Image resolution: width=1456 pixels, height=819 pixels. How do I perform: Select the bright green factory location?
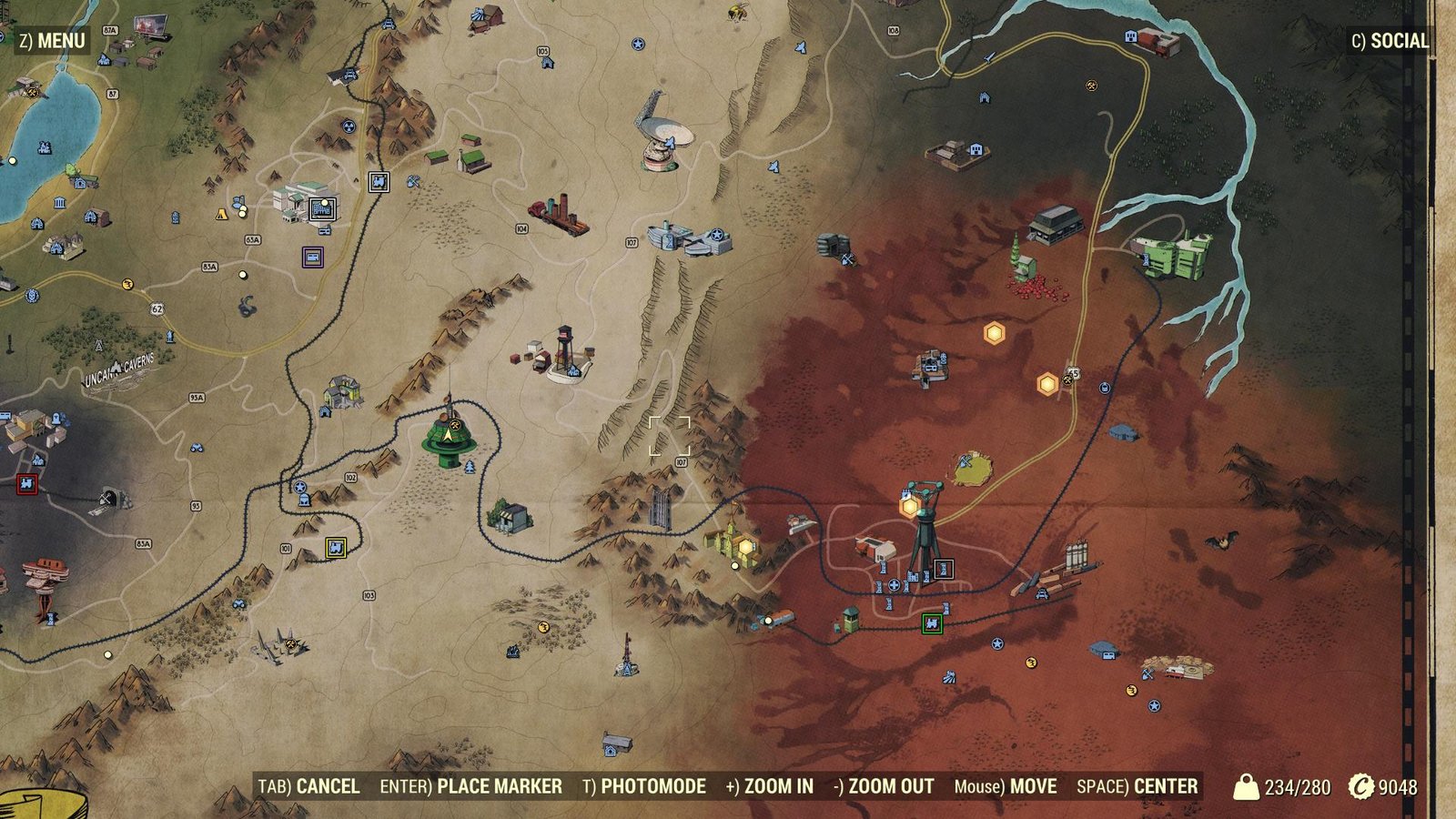coord(1174,254)
